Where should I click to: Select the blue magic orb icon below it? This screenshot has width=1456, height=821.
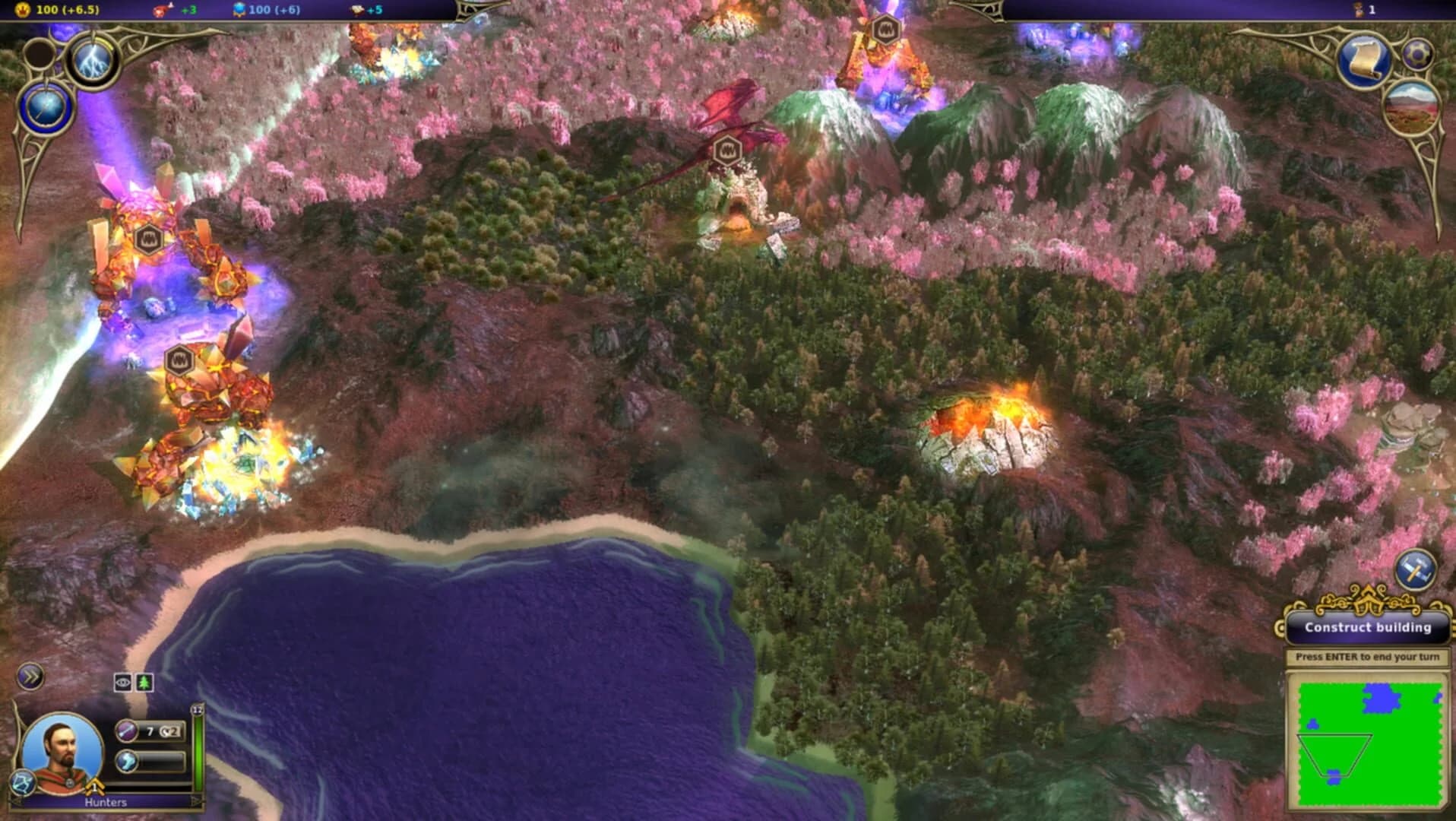click(x=46, y=104)
